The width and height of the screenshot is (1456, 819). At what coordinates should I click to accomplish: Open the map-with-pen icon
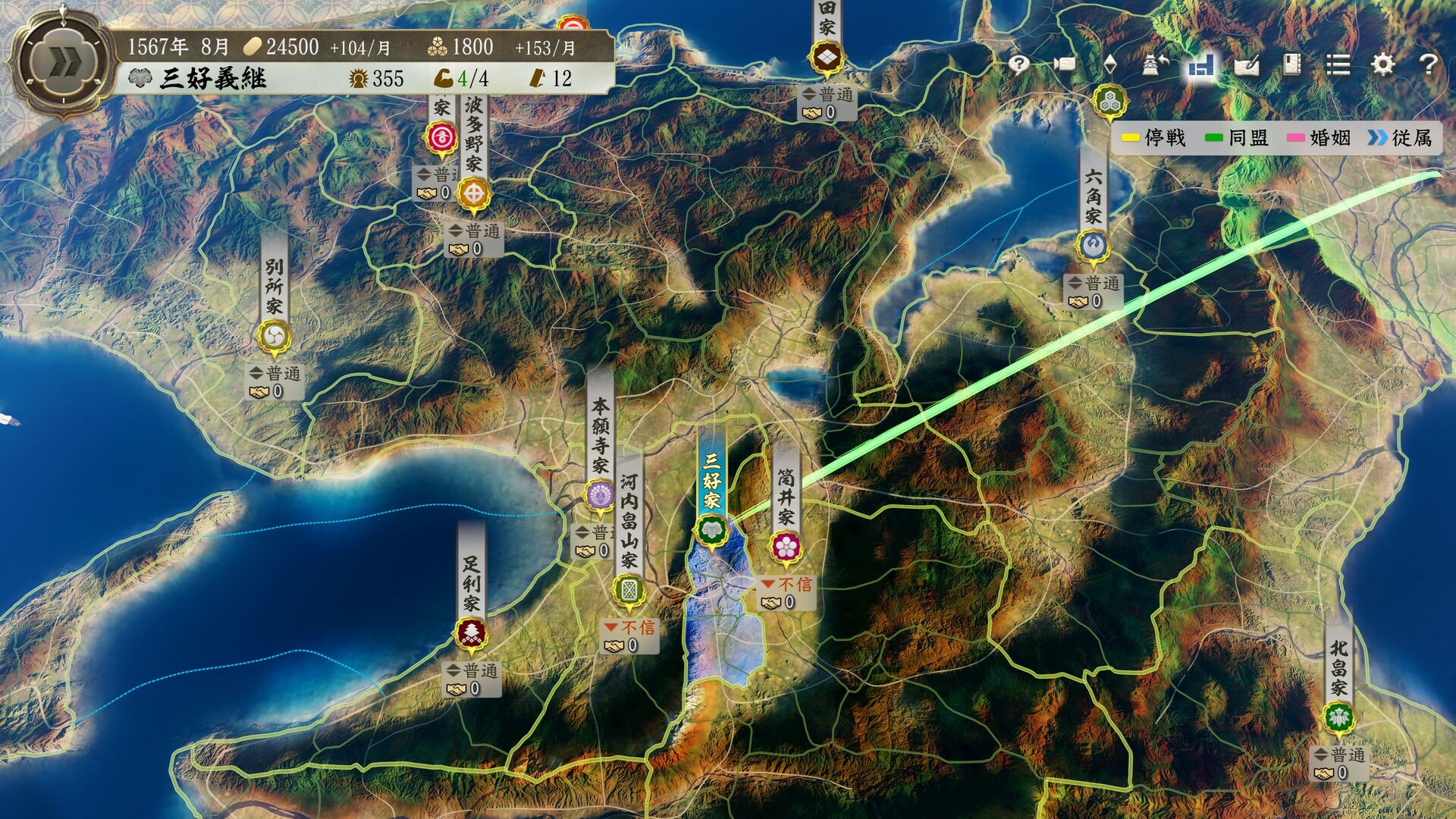1247,65
